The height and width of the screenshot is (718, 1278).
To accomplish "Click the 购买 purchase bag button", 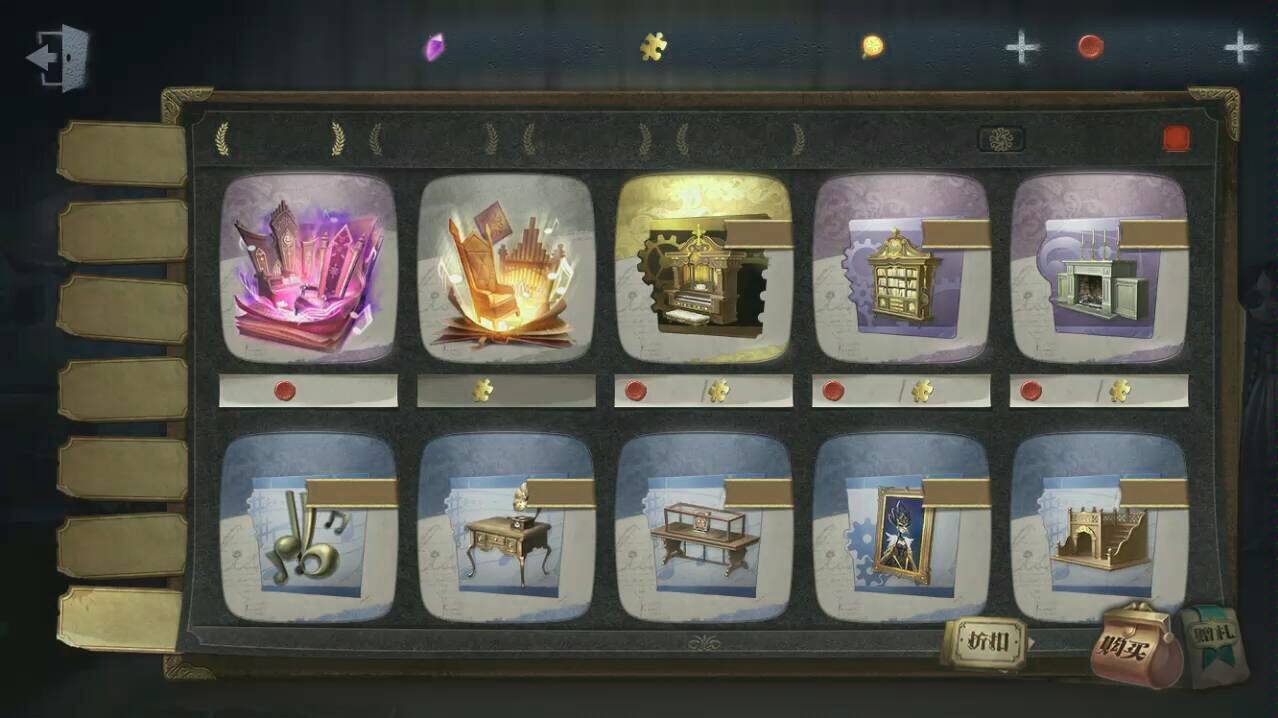I will (x=1137, y=646).
